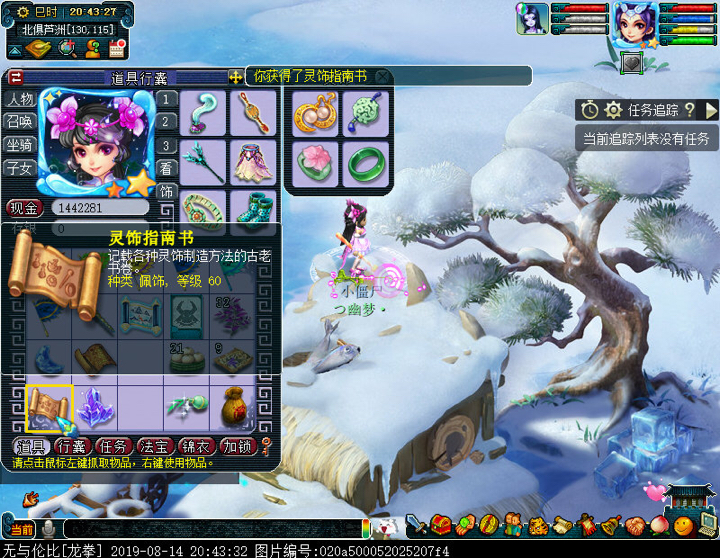Viewport: 720px width, 558px height.
Task: Select the 灵饰指南书 scroll in the inventory
Action: coord(49,405)
